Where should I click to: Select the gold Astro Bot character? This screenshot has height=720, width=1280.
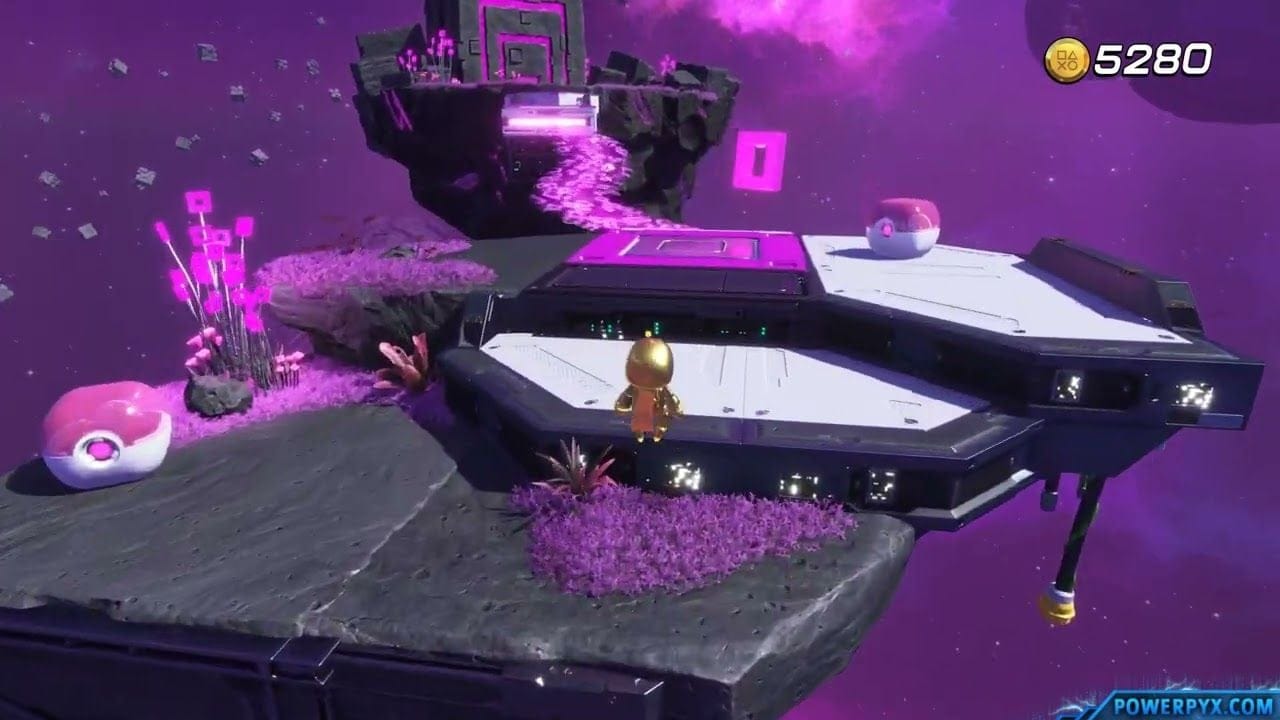pyautogui.click(x=651, y=390)
